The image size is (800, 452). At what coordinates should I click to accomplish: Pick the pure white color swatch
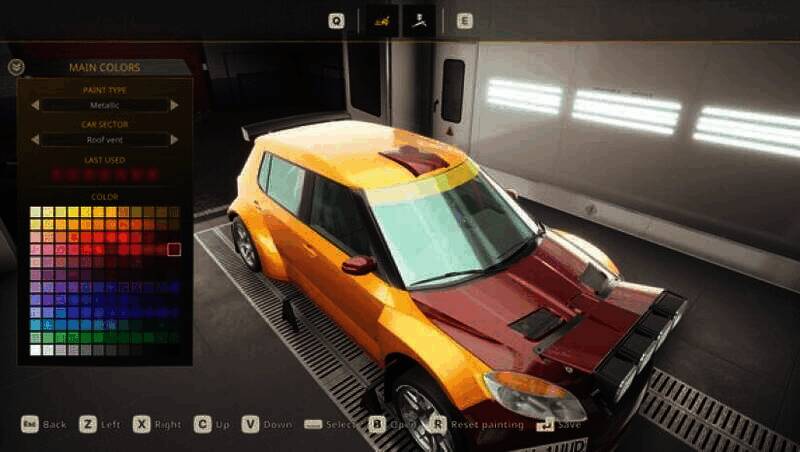(36, 350)
